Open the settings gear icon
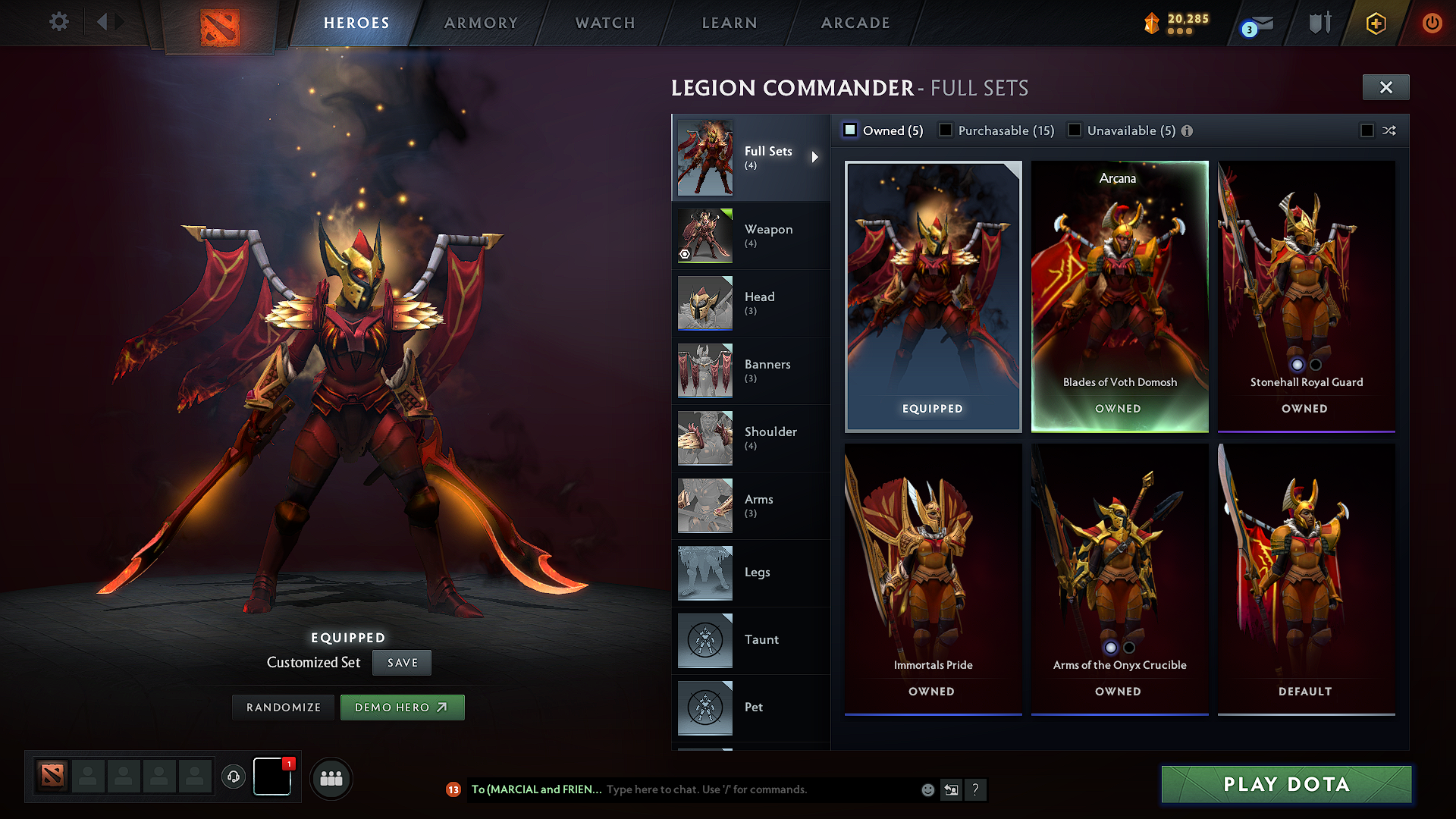This screenshot has height=819, width=1456. pos(58,23)
